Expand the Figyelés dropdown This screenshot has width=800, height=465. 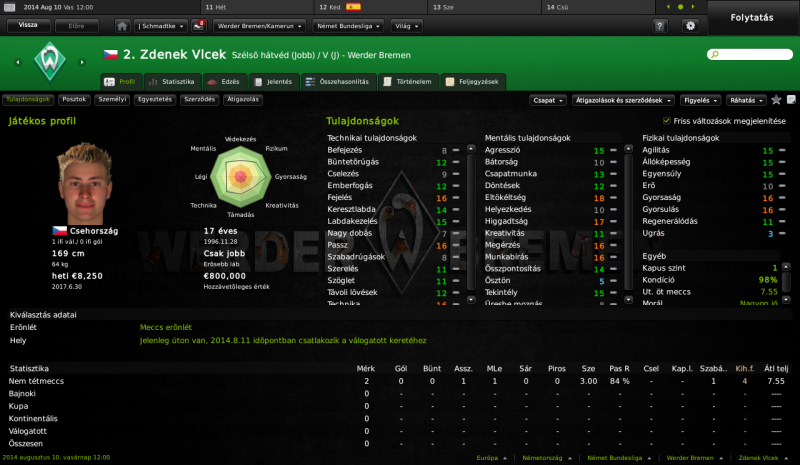[x=699, y=100]
